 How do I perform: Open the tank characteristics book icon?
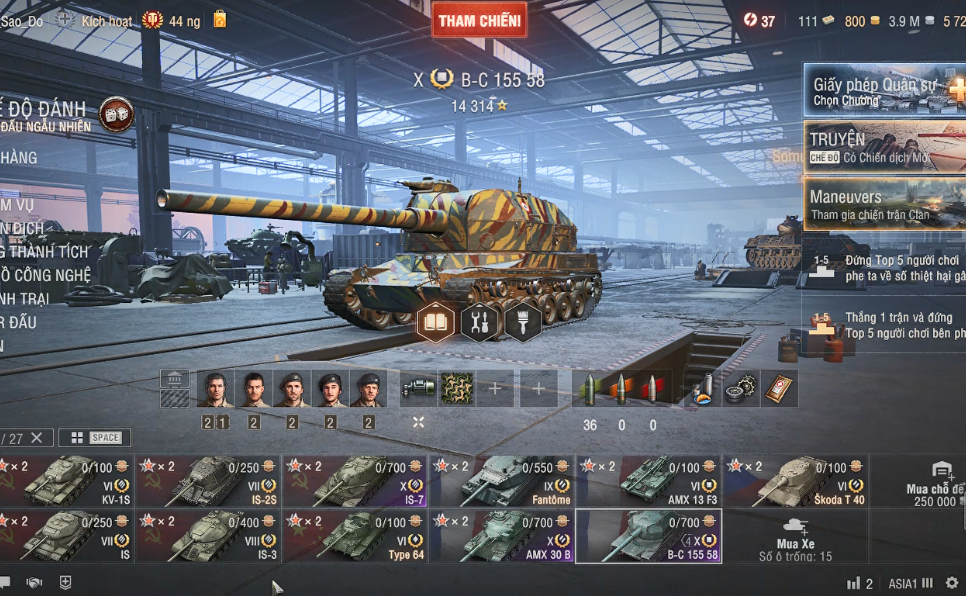pos(436,322)
